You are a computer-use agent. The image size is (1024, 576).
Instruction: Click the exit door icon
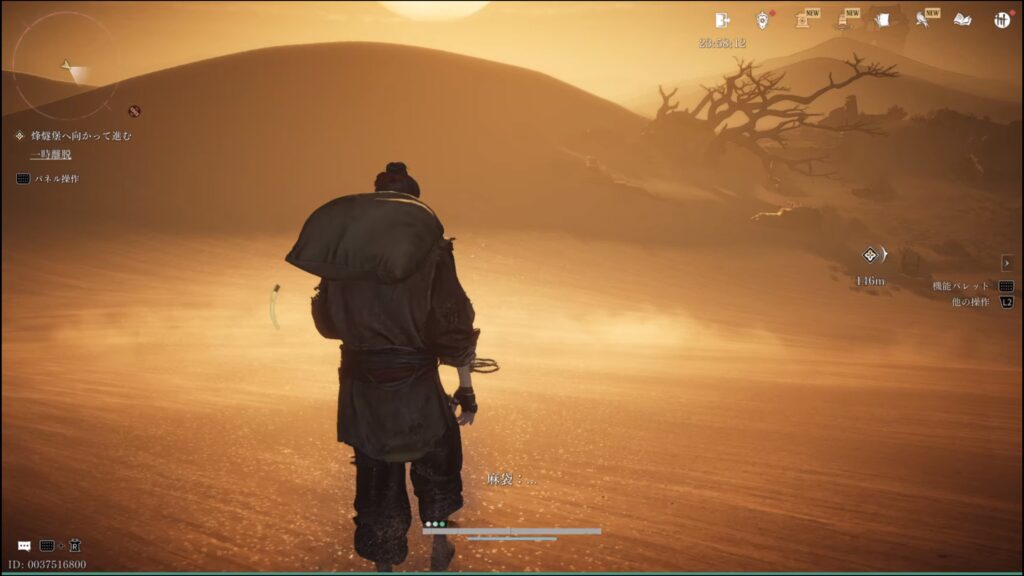click(722, 20)
